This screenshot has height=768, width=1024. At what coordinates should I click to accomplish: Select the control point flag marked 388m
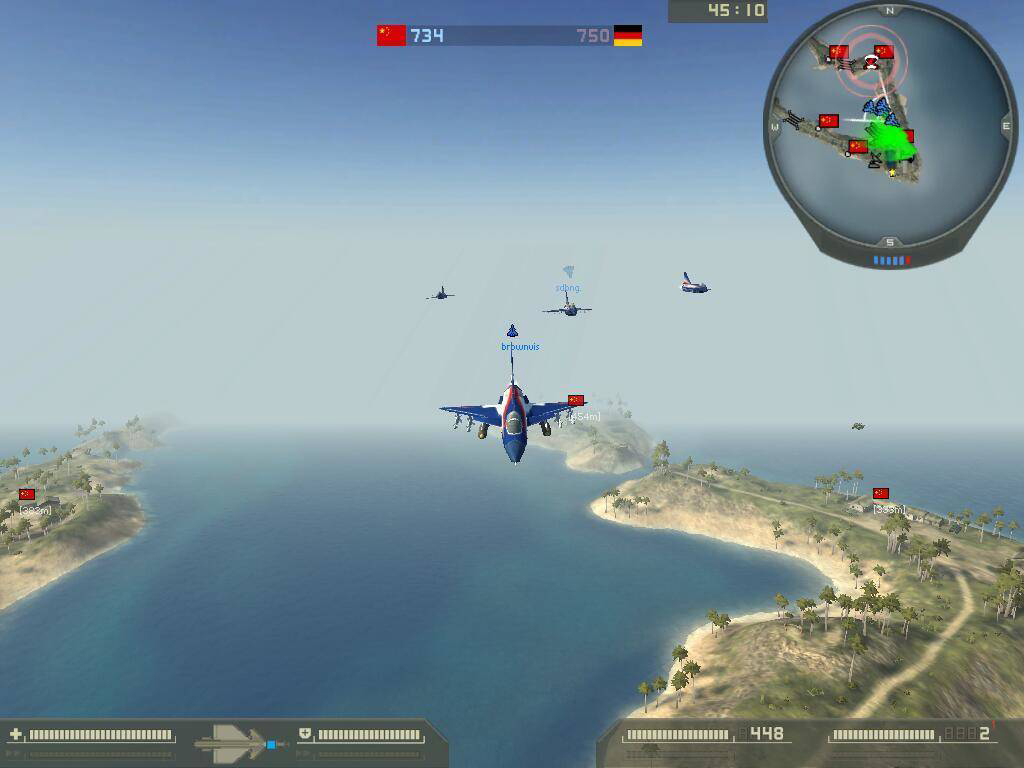(x=27, y=494)
